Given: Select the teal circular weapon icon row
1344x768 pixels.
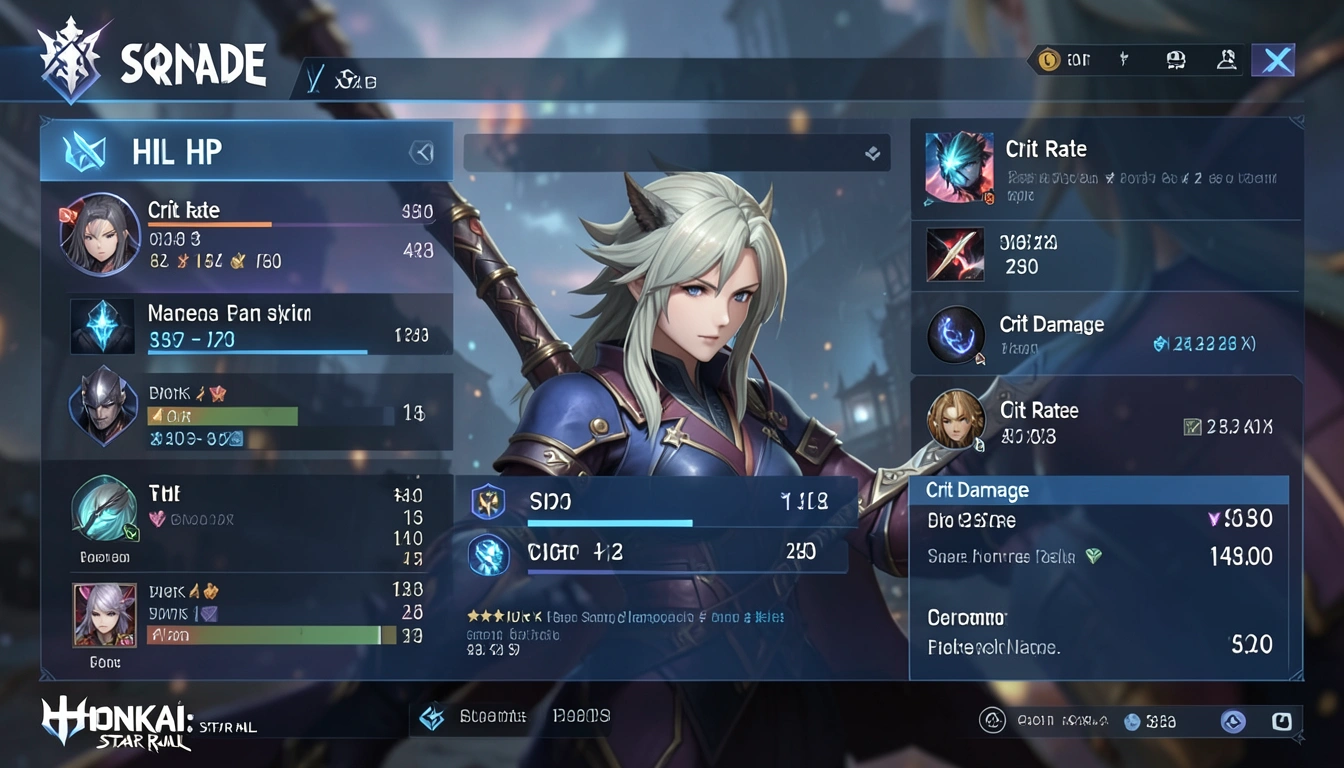Looking at the screenshot, I should click(x=104, y=509).
